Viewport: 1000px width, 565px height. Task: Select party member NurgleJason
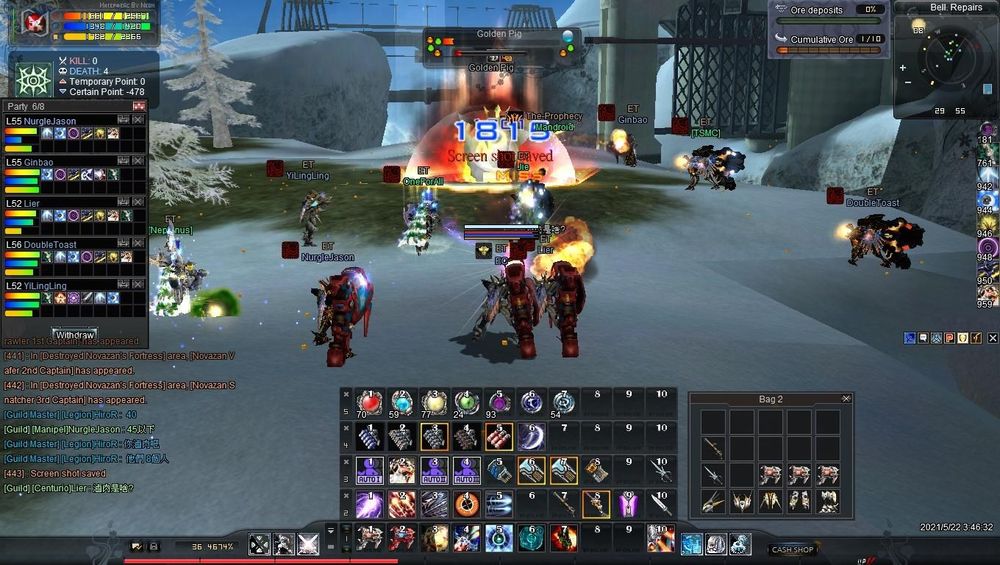click(50, 119)
